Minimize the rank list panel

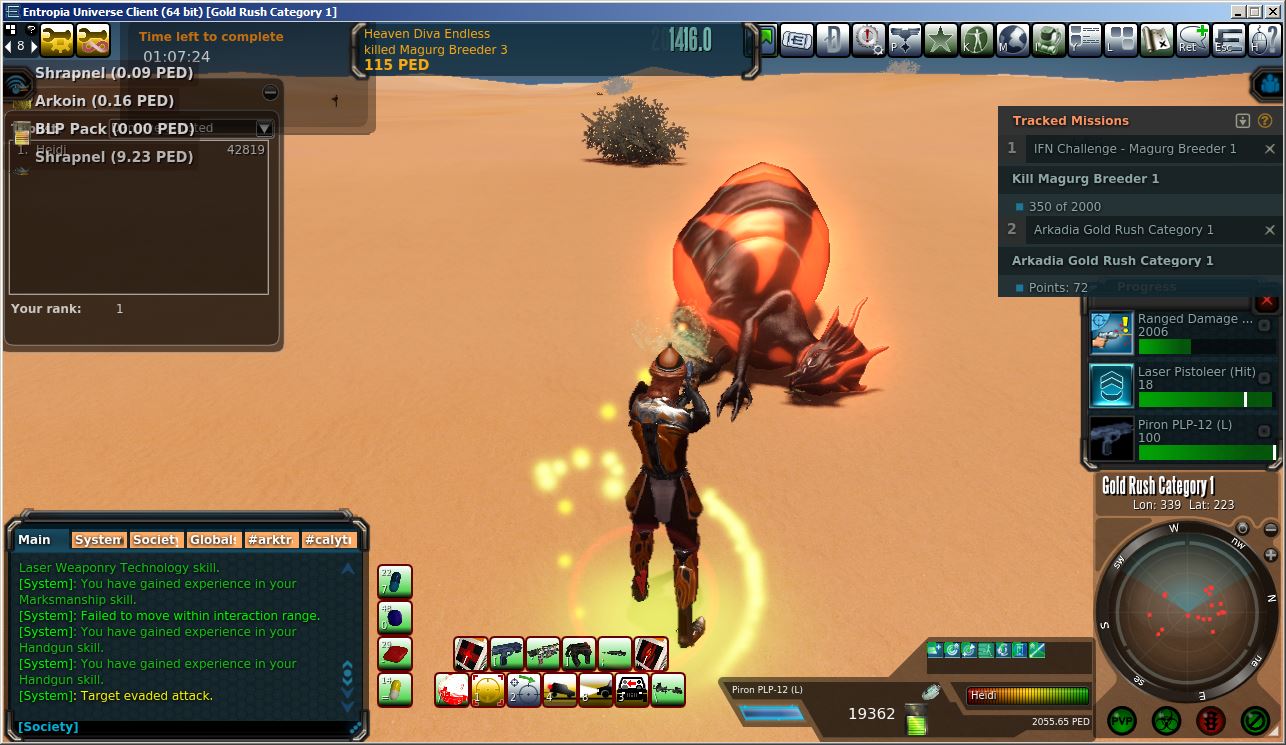point(270,92)
